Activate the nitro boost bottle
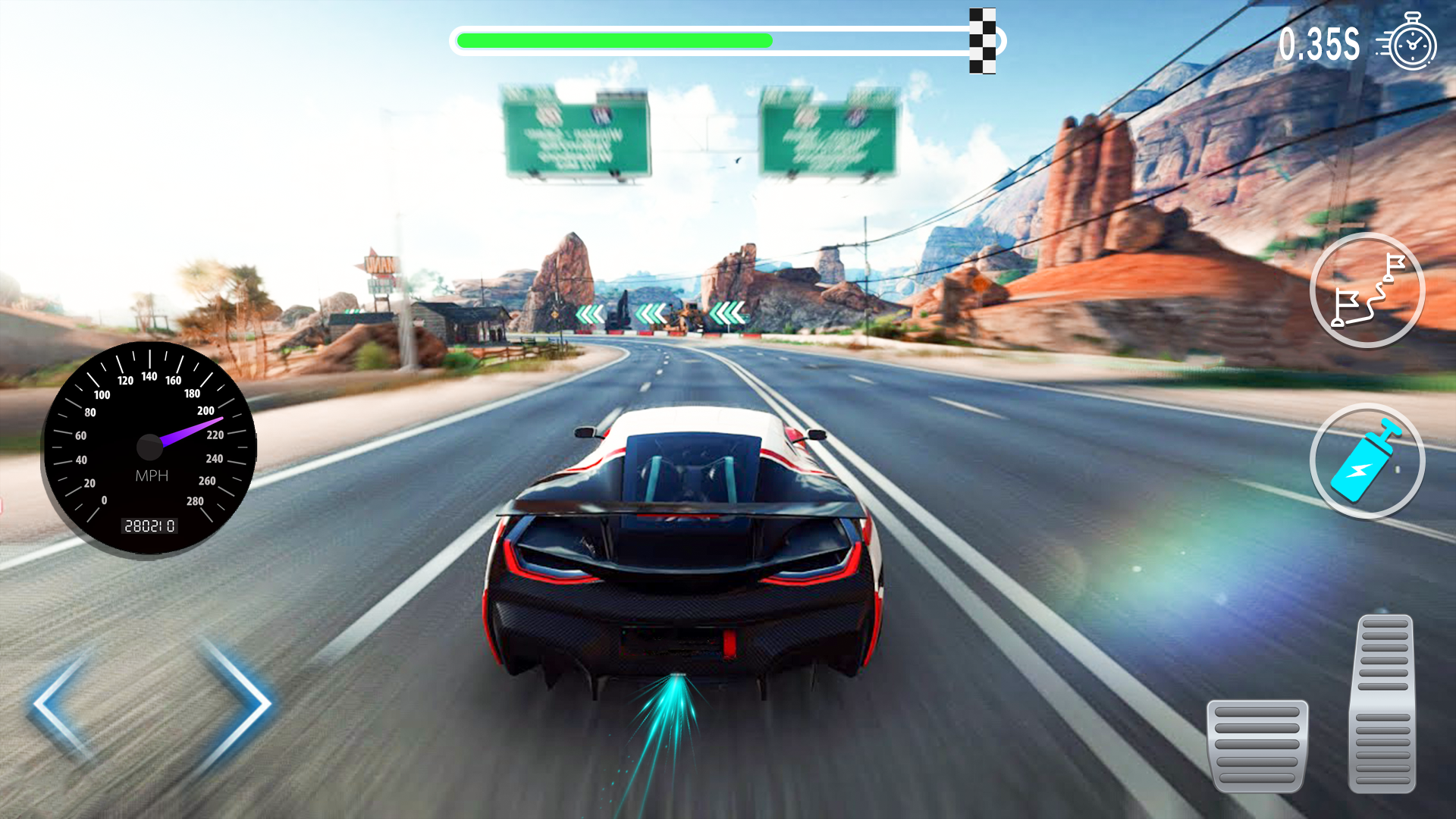The width and height of the screenshot is (1456, 819). 1365,460
